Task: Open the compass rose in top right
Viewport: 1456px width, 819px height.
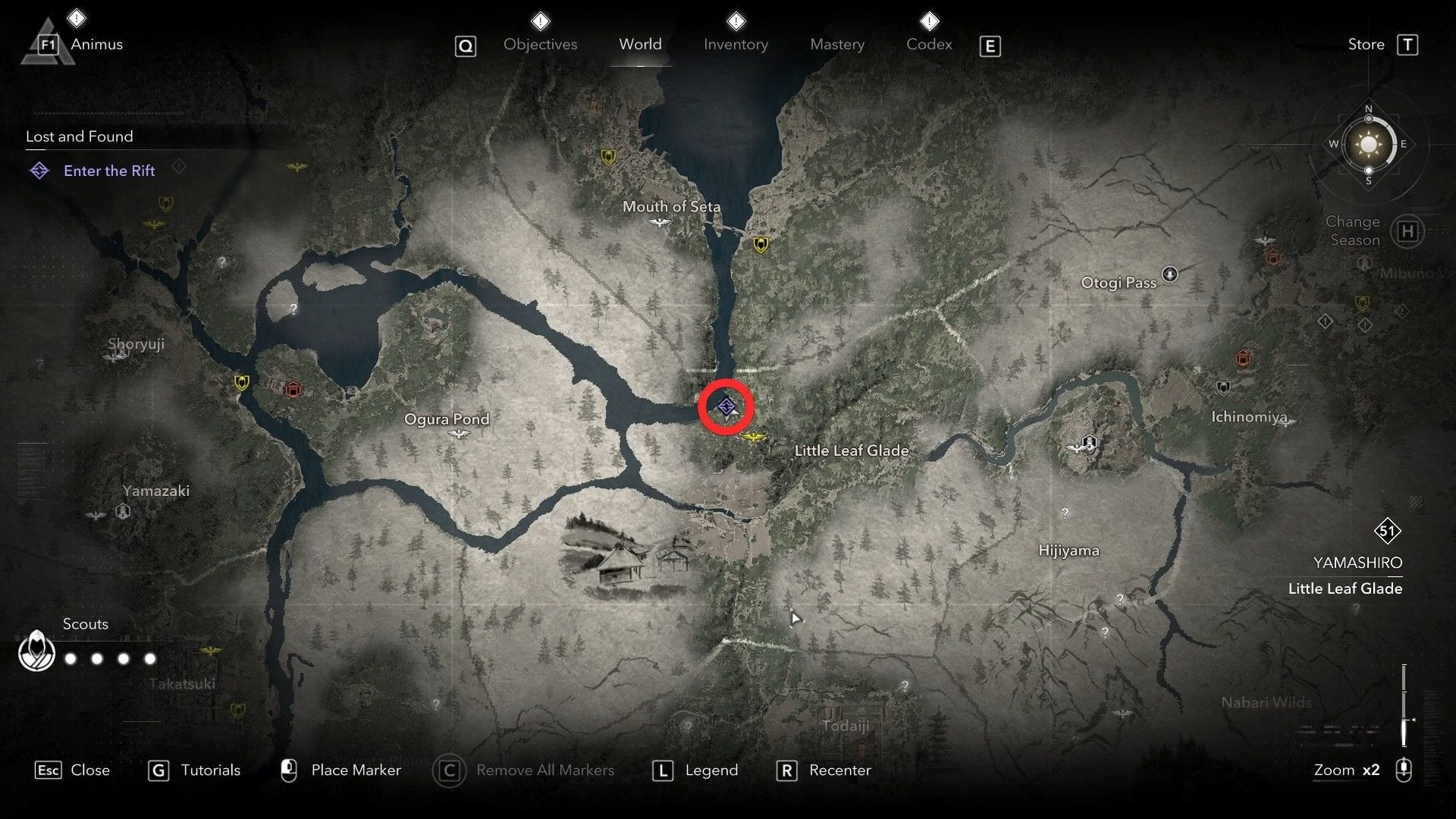Action: 1368,144
